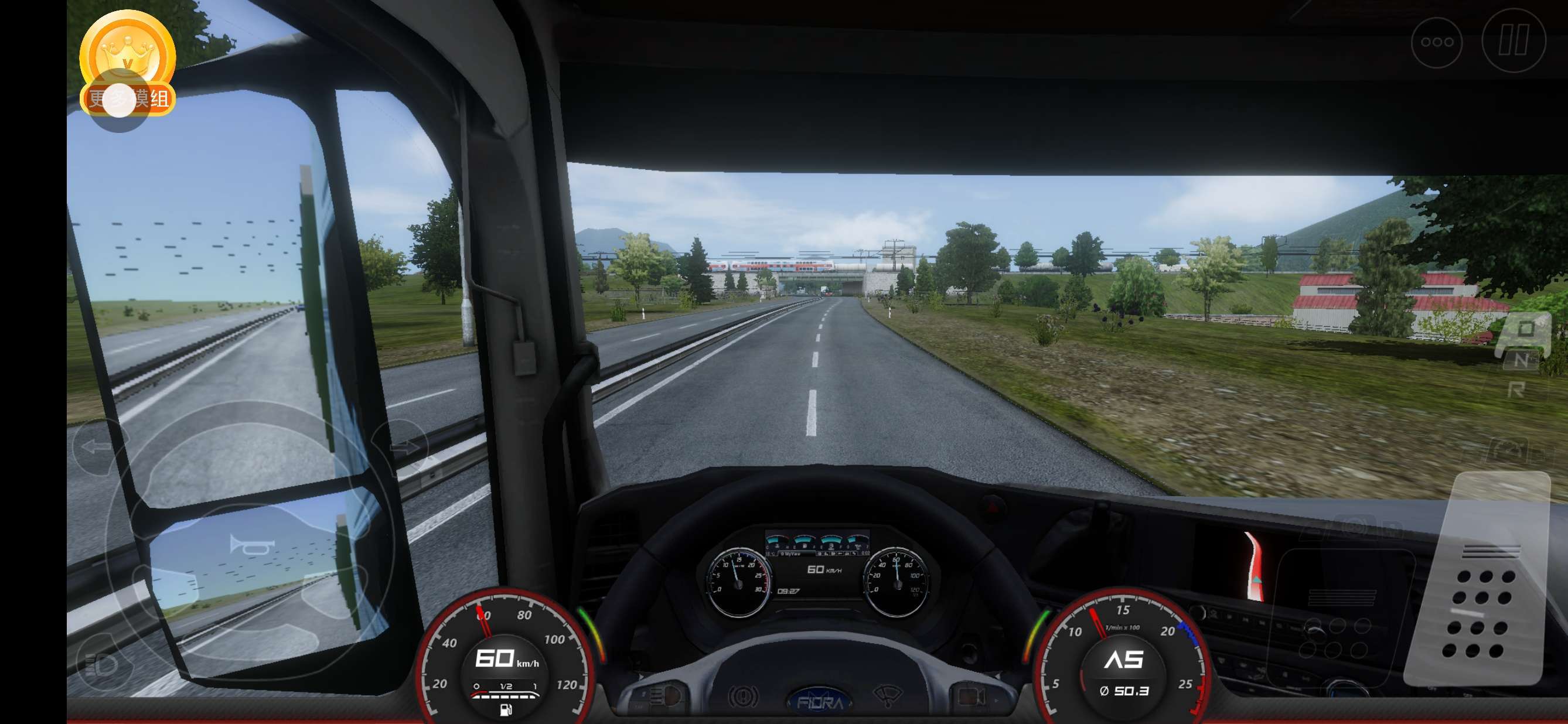Pause the game with the pause button
Image resolution: width=1568 pixels, height=724 pixels.
(1514, 42)
